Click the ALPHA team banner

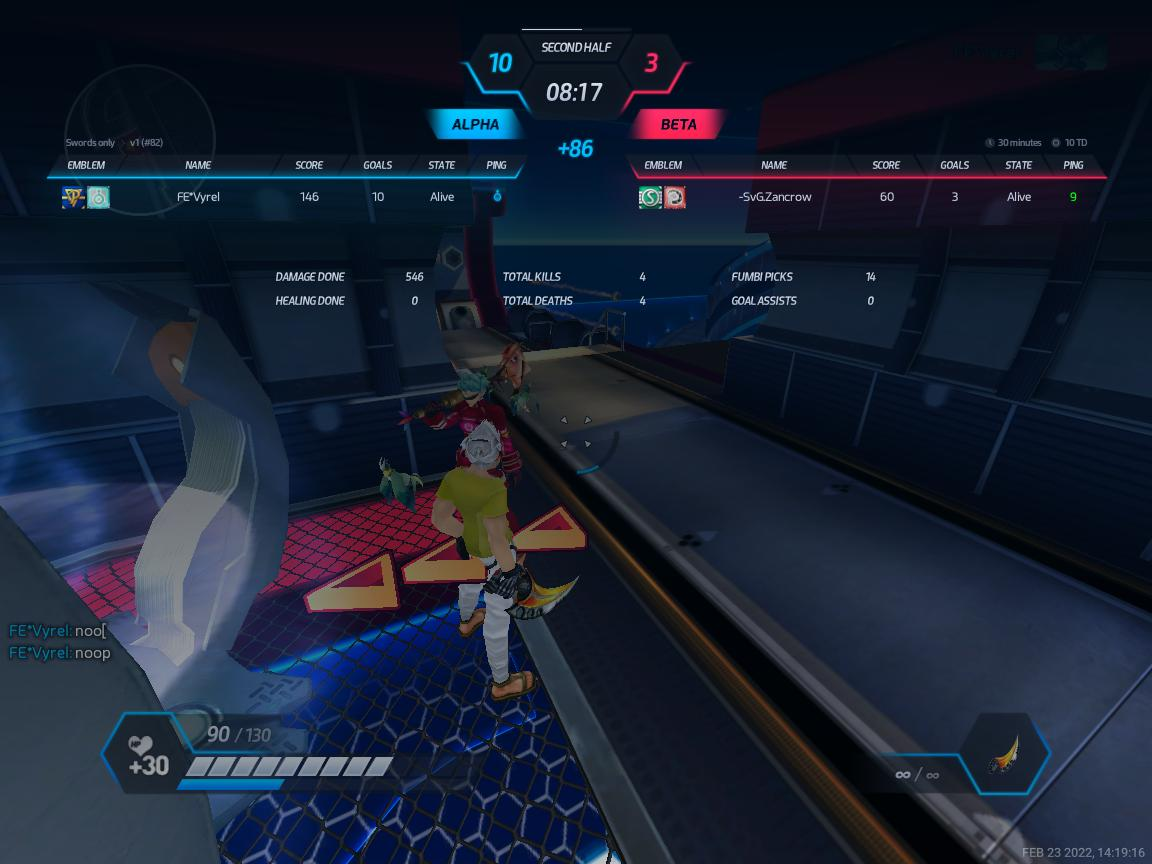(x=476, y=125)
